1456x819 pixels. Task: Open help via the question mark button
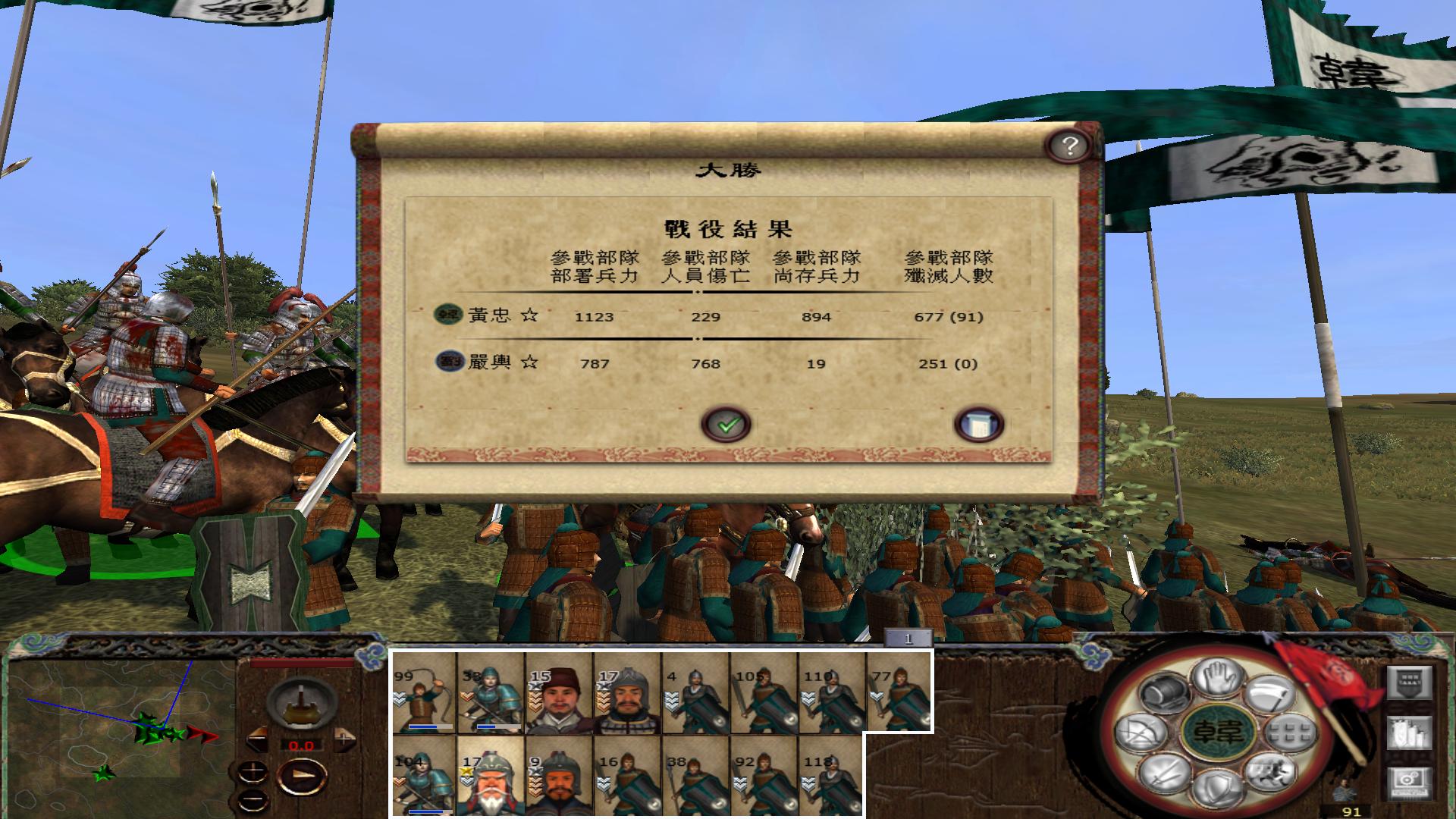(x=1068, y=144)
